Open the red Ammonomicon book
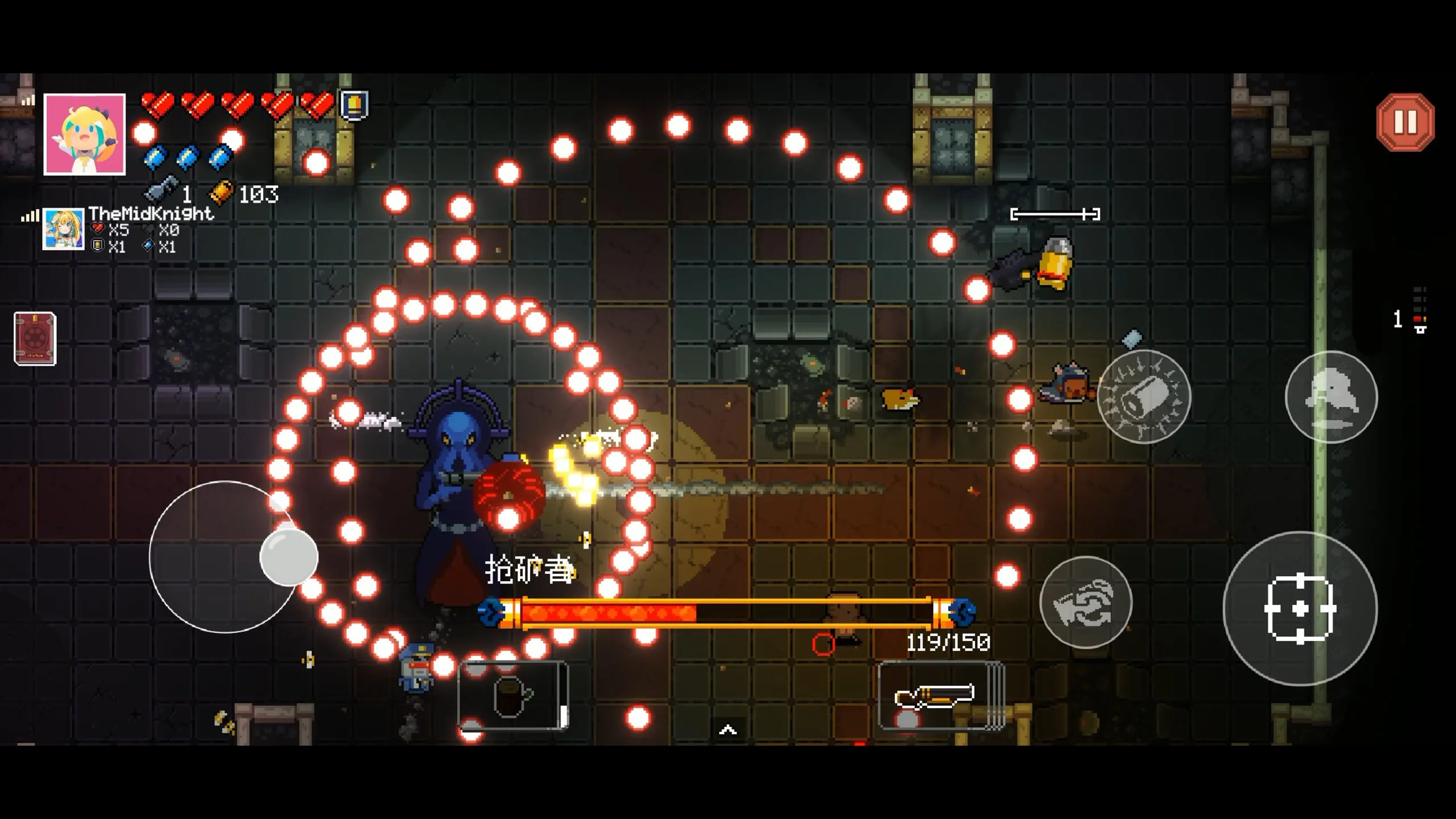 [x=35, y=338]
